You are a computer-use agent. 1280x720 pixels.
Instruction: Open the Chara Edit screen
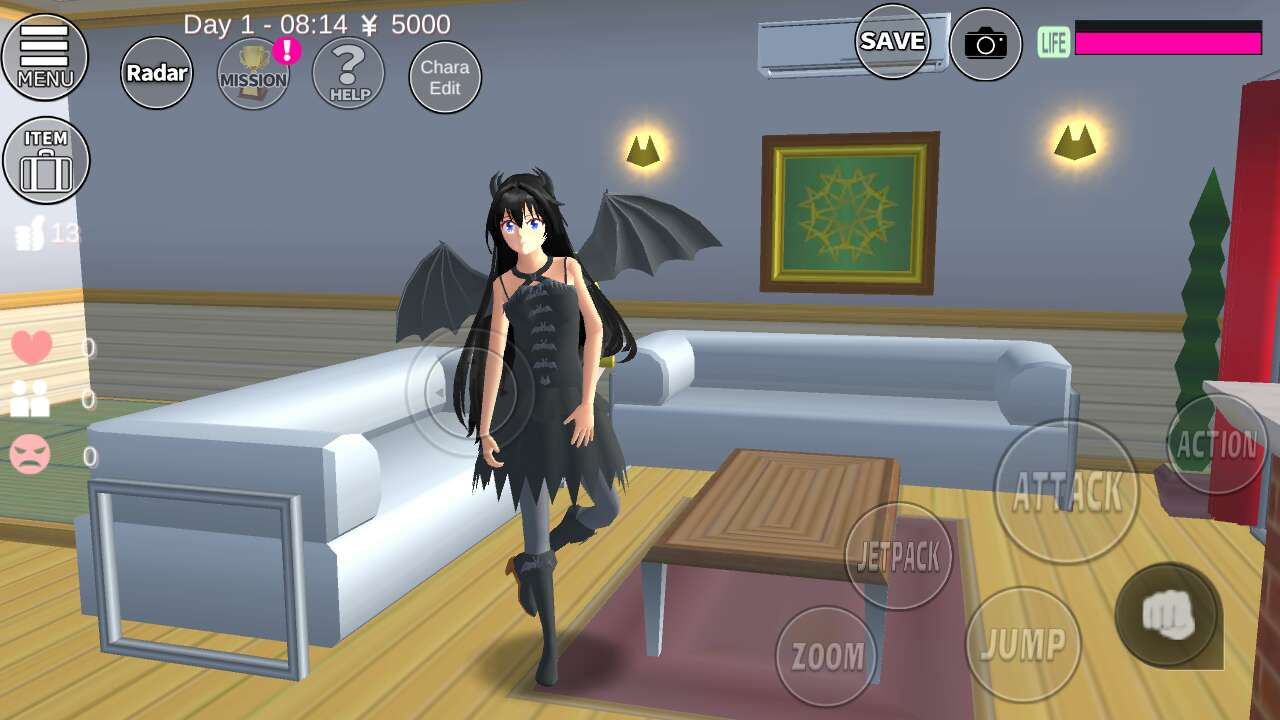[445, 77]
